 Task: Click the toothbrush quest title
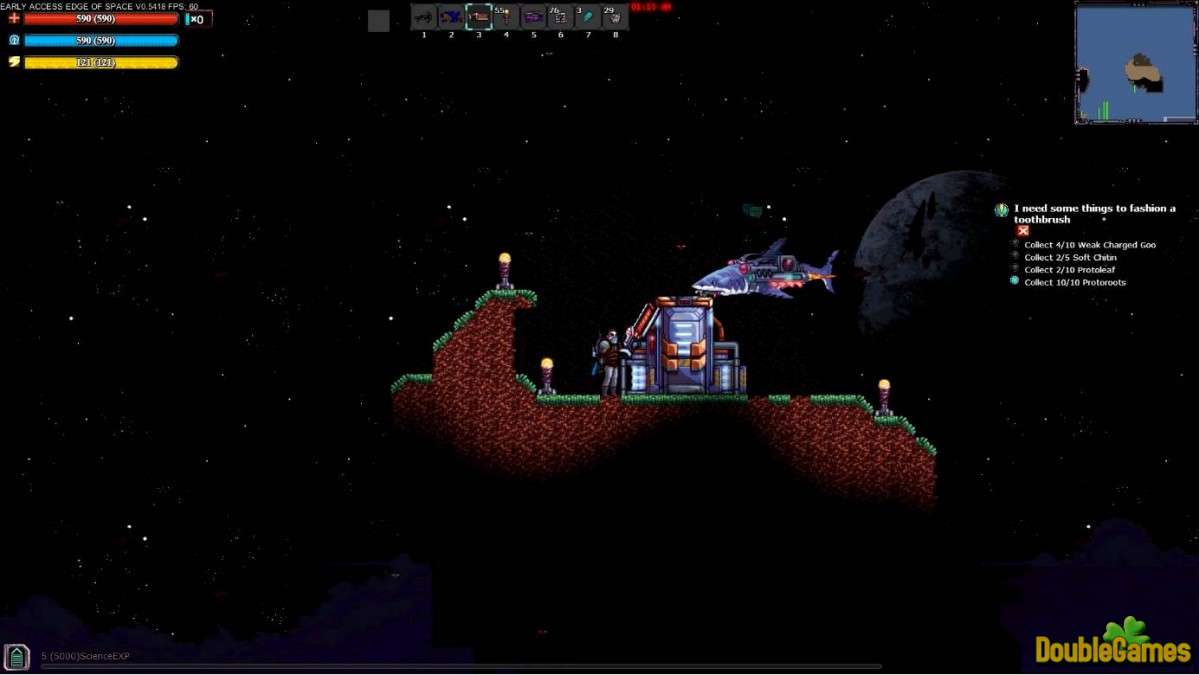[x=1094, y=214]
